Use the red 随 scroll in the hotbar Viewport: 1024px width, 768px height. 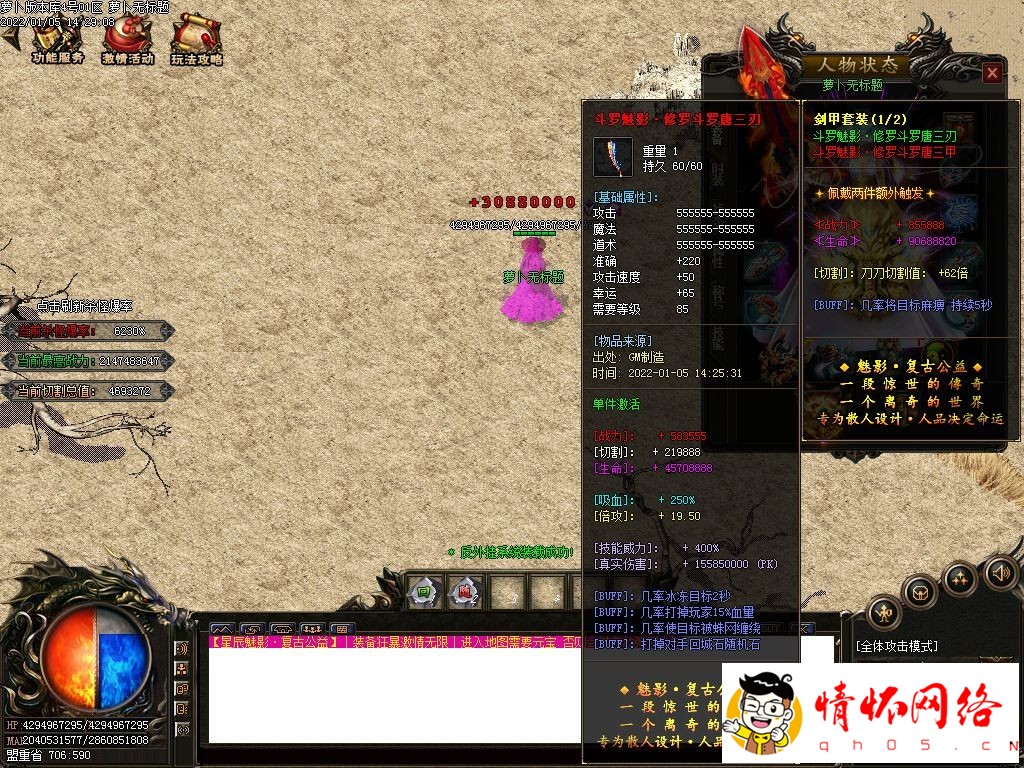(x=464, y=592)
